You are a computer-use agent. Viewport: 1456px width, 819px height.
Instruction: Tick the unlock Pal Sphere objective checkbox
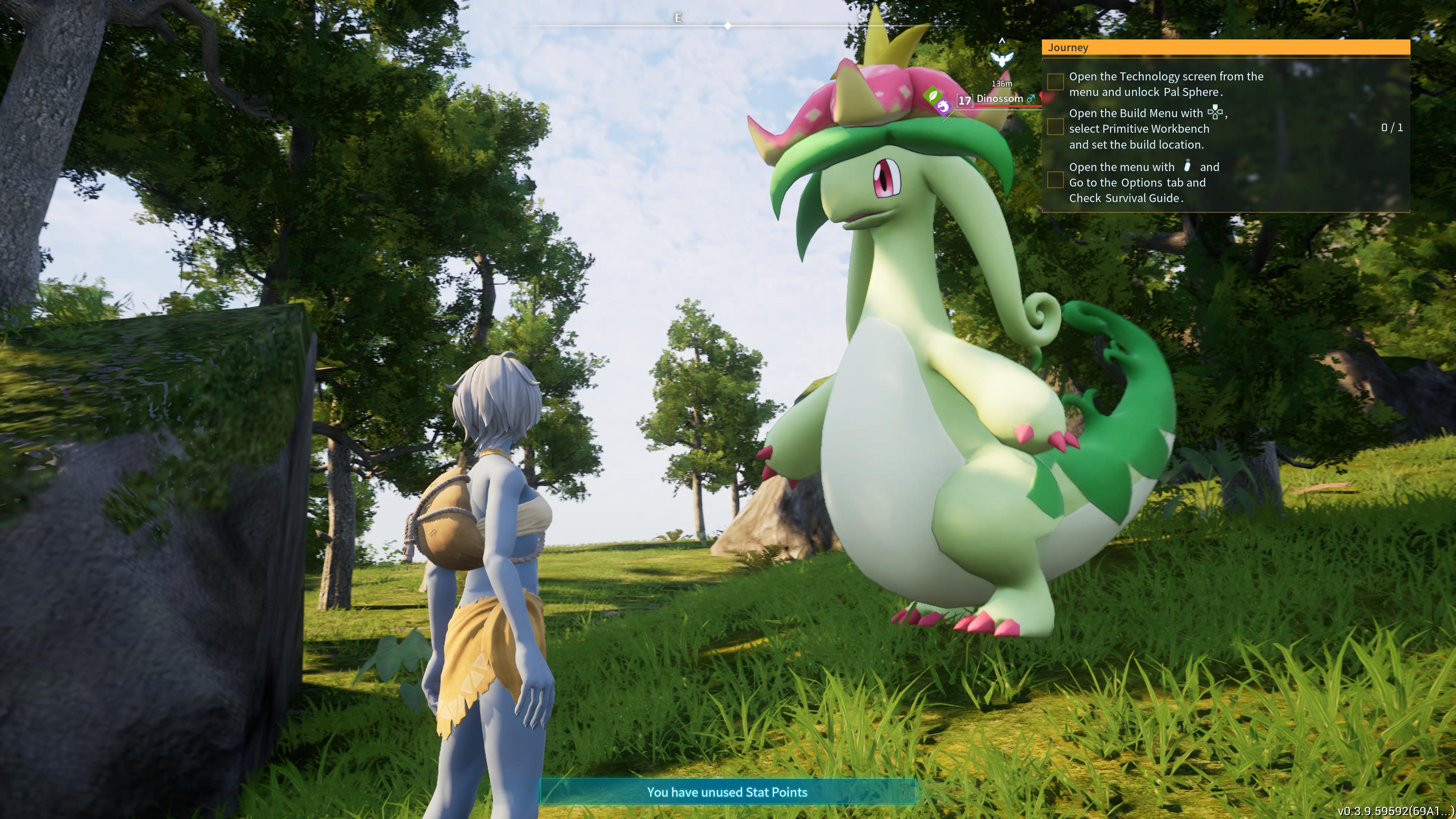(x=1055, y=83)
